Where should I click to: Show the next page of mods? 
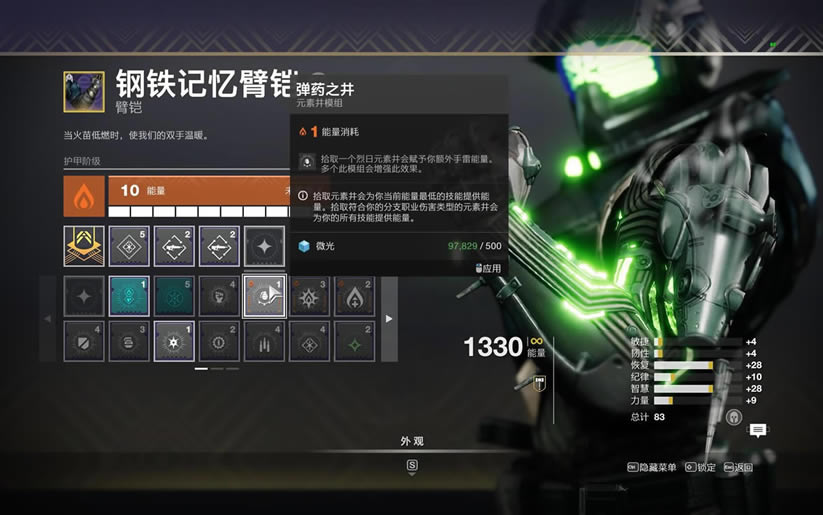[x=390, y=318]
